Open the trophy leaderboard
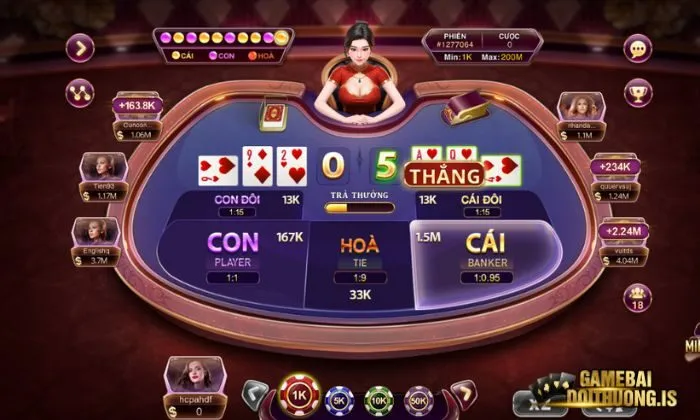Viewport: 700px width, 420px height. coord(636,92)
